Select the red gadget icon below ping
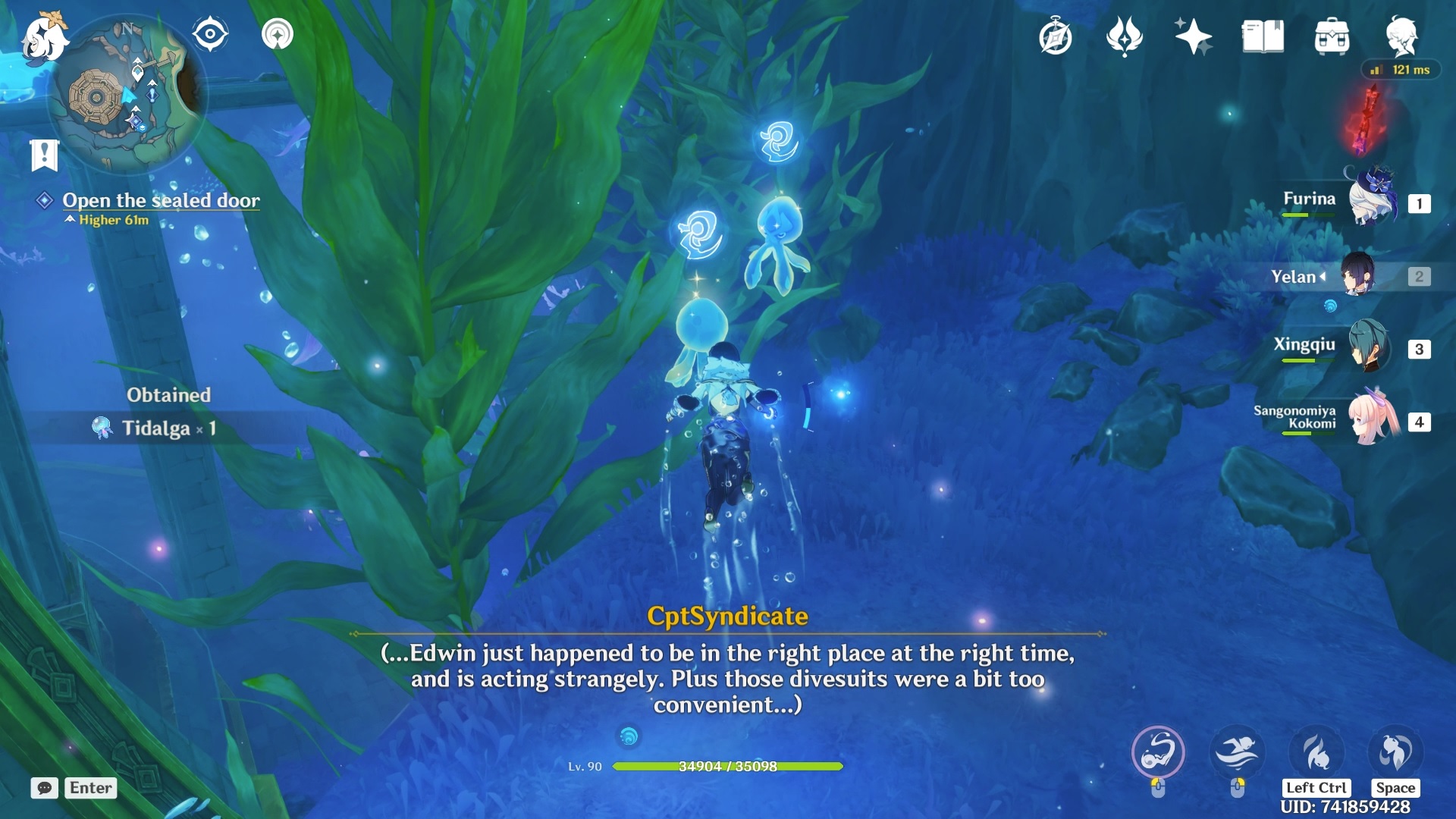This screenshot has height=819, width=1456. pos(1369,120)
